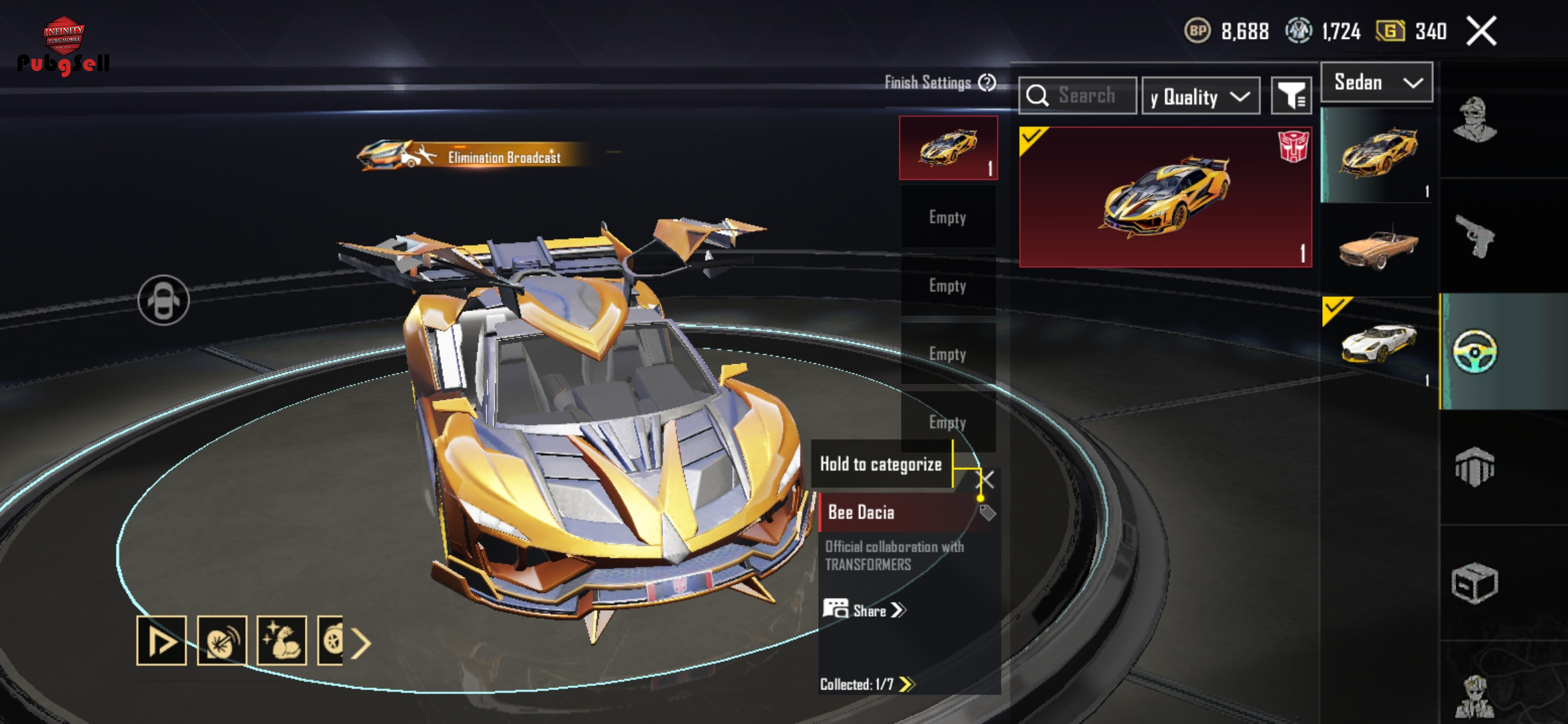Close the Bee Dacia info popup
1568x724 pixels.
click(986, 479)
